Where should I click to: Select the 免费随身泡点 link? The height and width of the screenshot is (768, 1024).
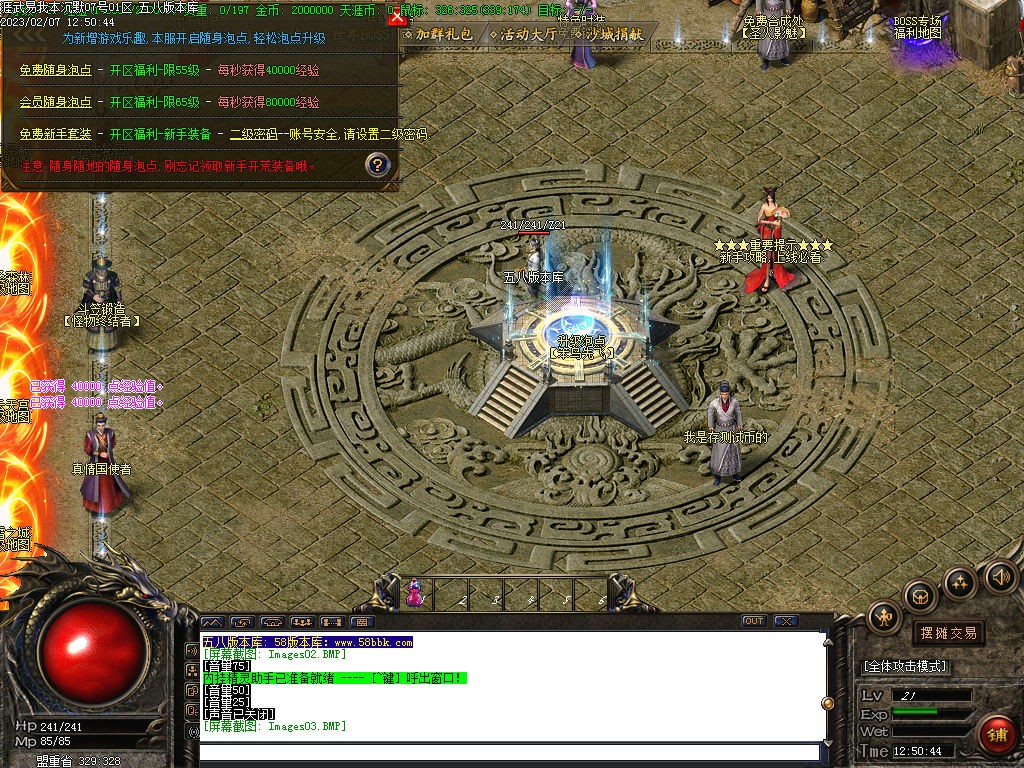(55, 70)
